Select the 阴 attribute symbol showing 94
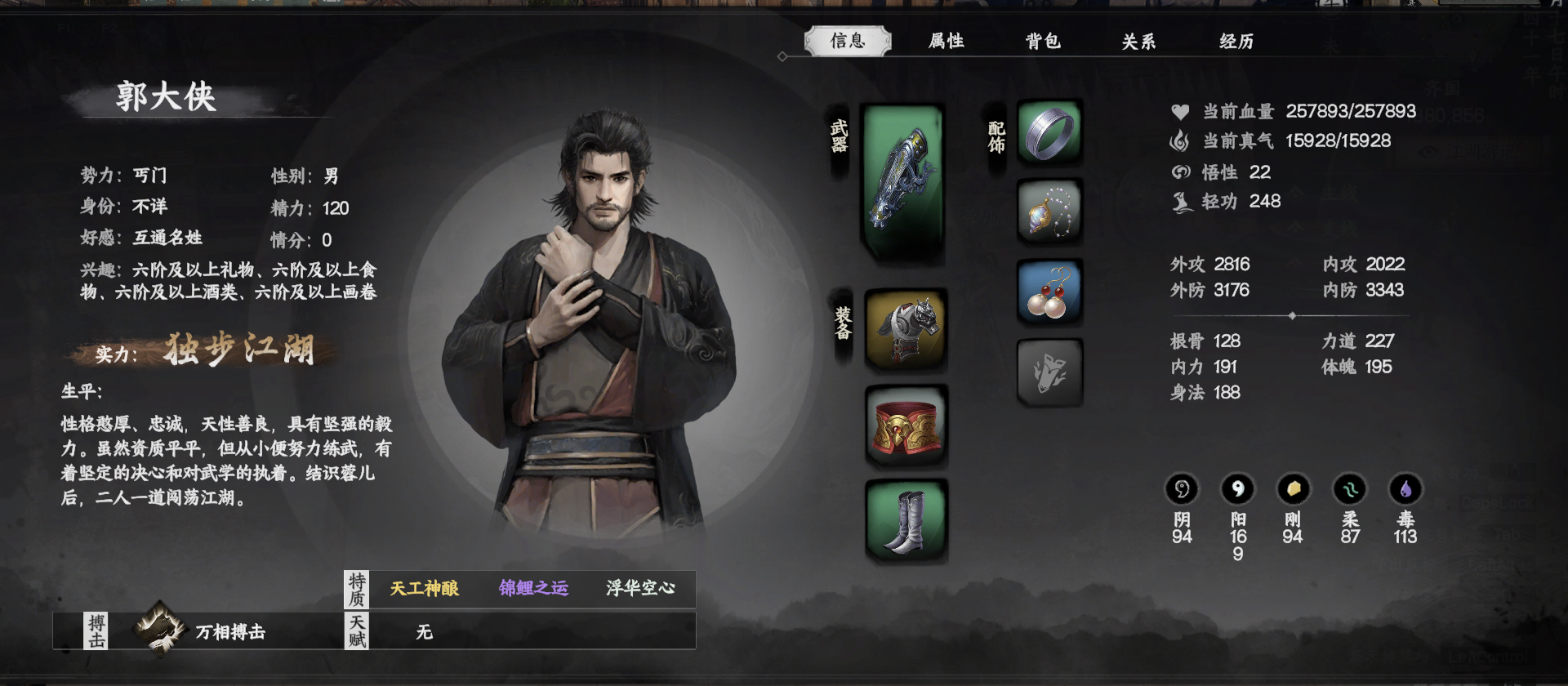Screen dimensions: 1568x686 pyautogui.click(x=1182, y=491)
